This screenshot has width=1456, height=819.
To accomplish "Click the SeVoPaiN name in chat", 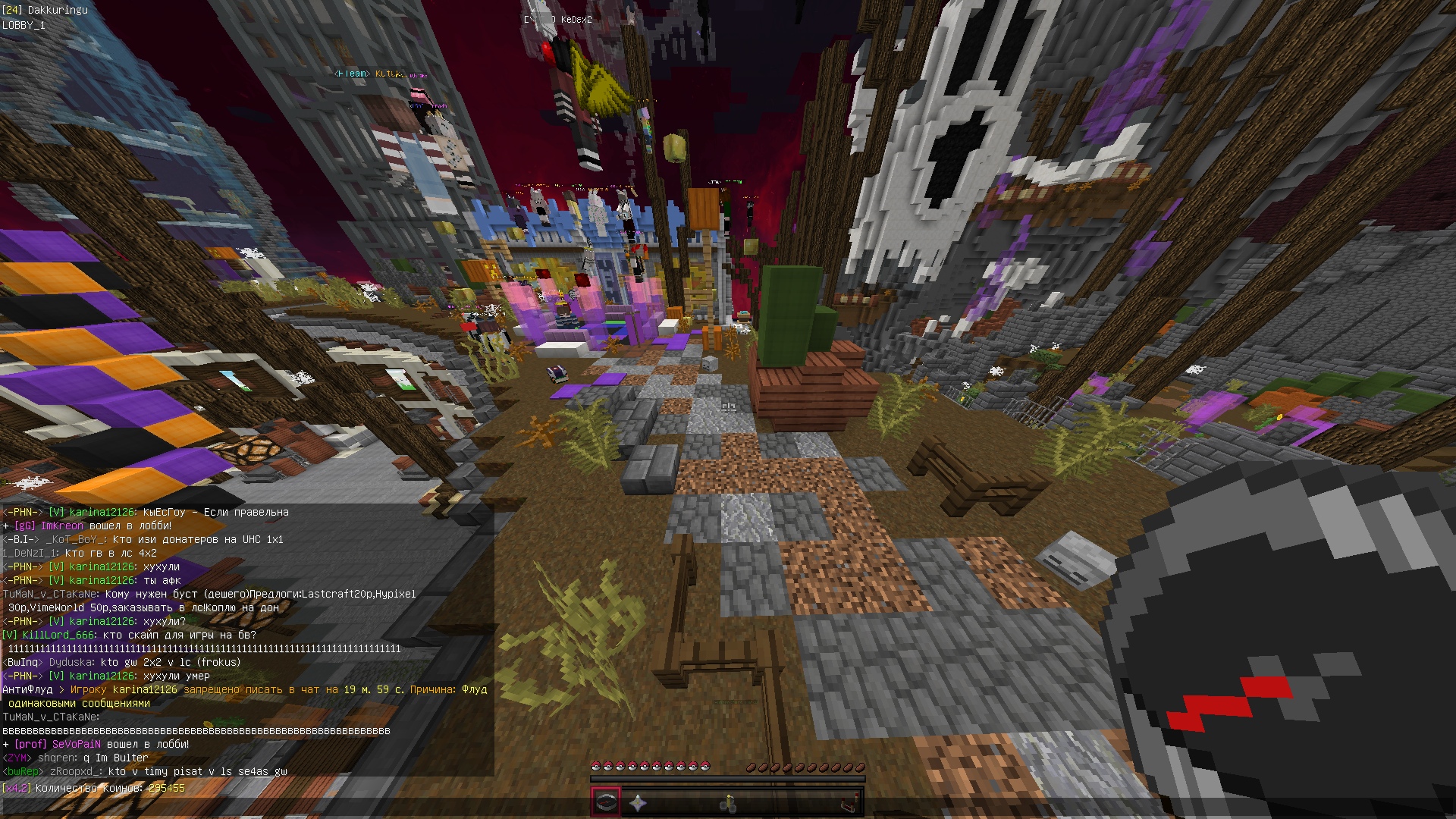I will click(x=77, y=744).
